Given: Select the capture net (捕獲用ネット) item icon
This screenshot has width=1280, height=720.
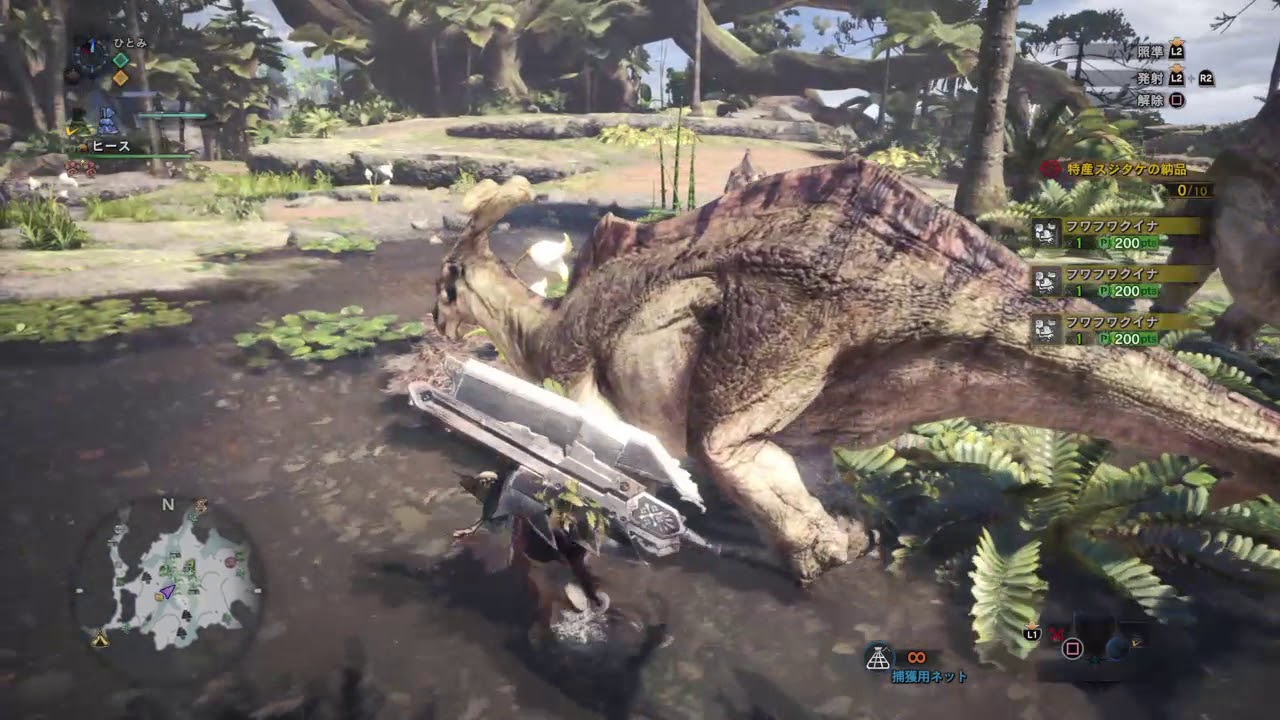Looking at the screenshot, I should tap(878, 654).
